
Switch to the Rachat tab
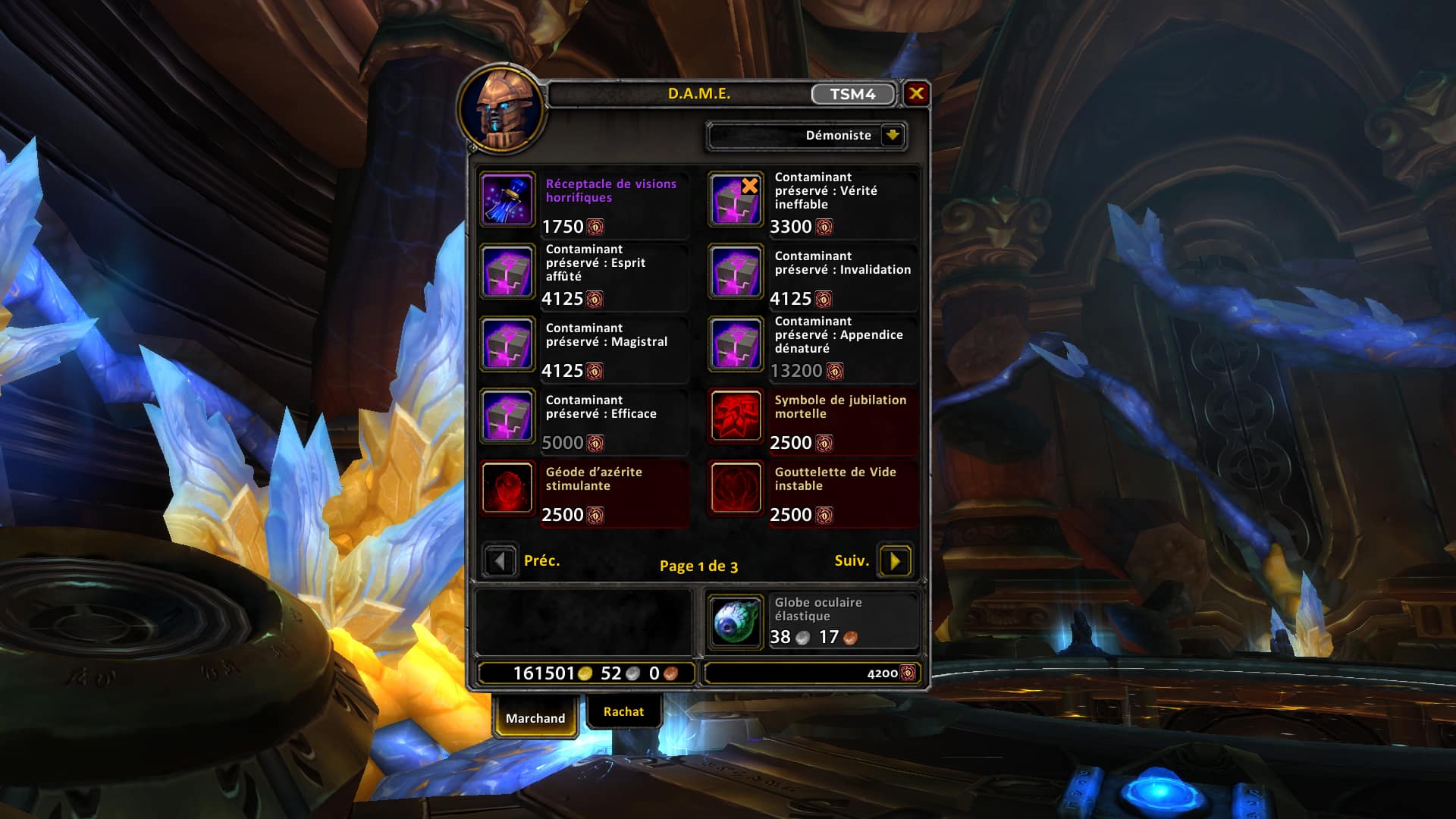pos(623,711)
